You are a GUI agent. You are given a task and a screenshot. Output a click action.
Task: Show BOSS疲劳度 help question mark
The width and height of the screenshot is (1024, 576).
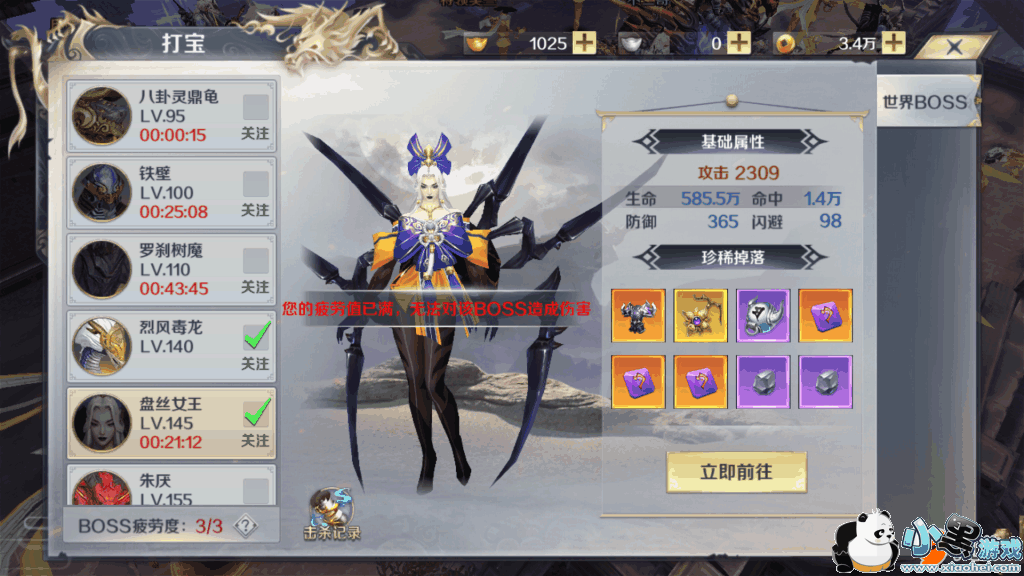click(x=246, y=526)
